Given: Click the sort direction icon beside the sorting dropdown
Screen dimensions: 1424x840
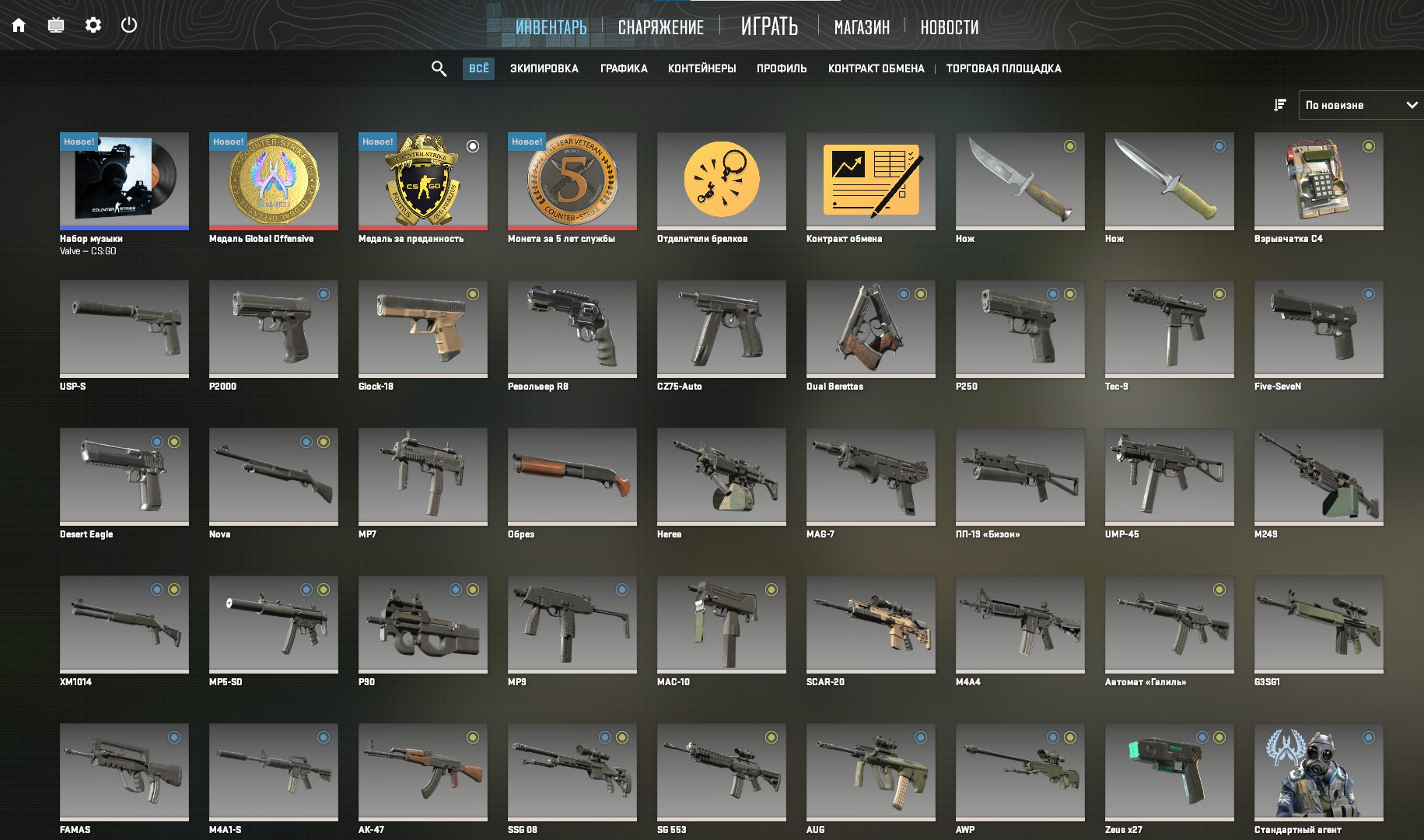Looking at the screenshot, I should [1279, 104].
